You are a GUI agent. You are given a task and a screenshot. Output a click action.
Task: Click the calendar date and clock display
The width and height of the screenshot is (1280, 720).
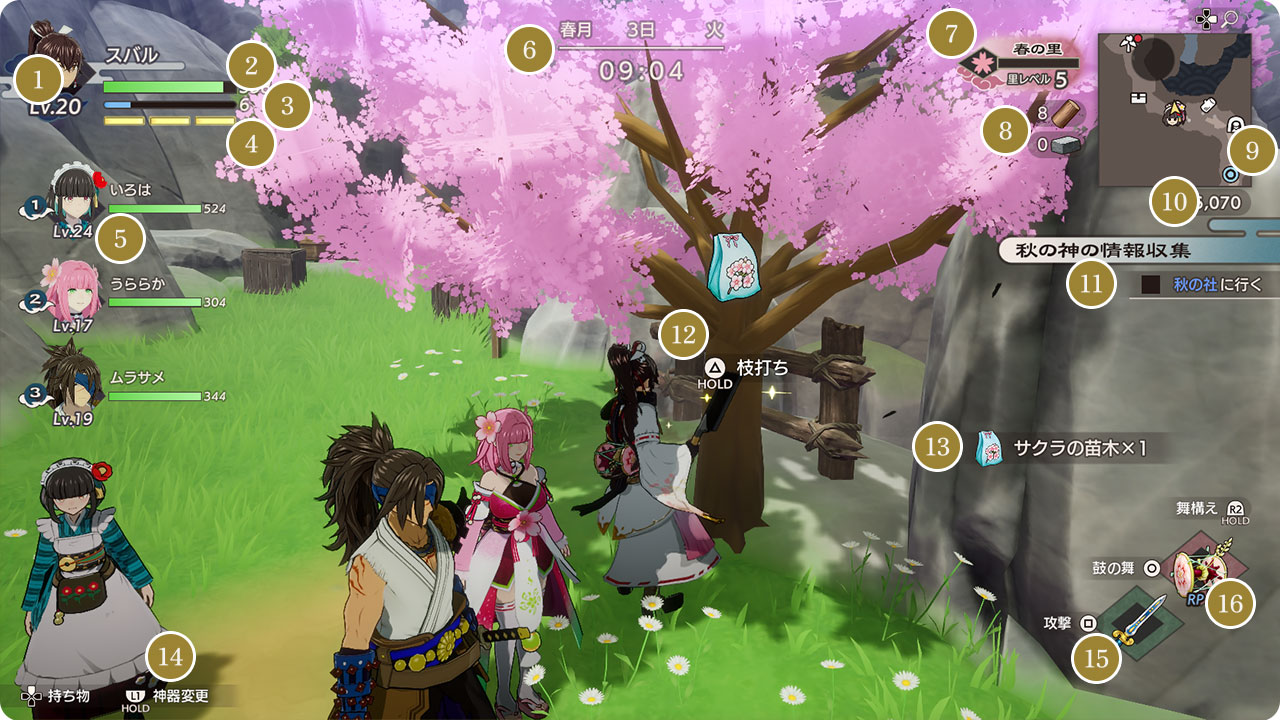pos(642,50)
